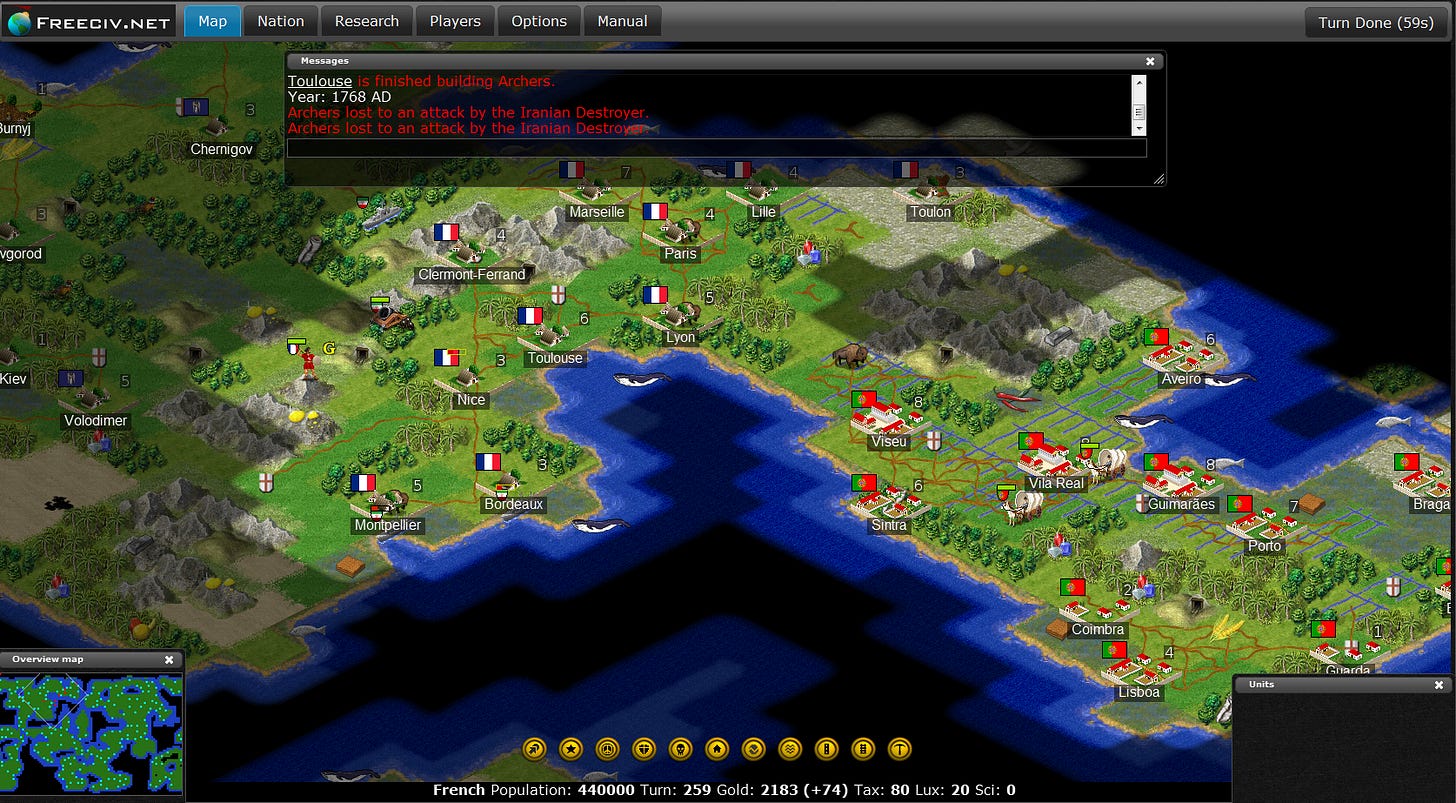Click the skull Disband unit icon
1456x803 pixels.
pos(680,749)
